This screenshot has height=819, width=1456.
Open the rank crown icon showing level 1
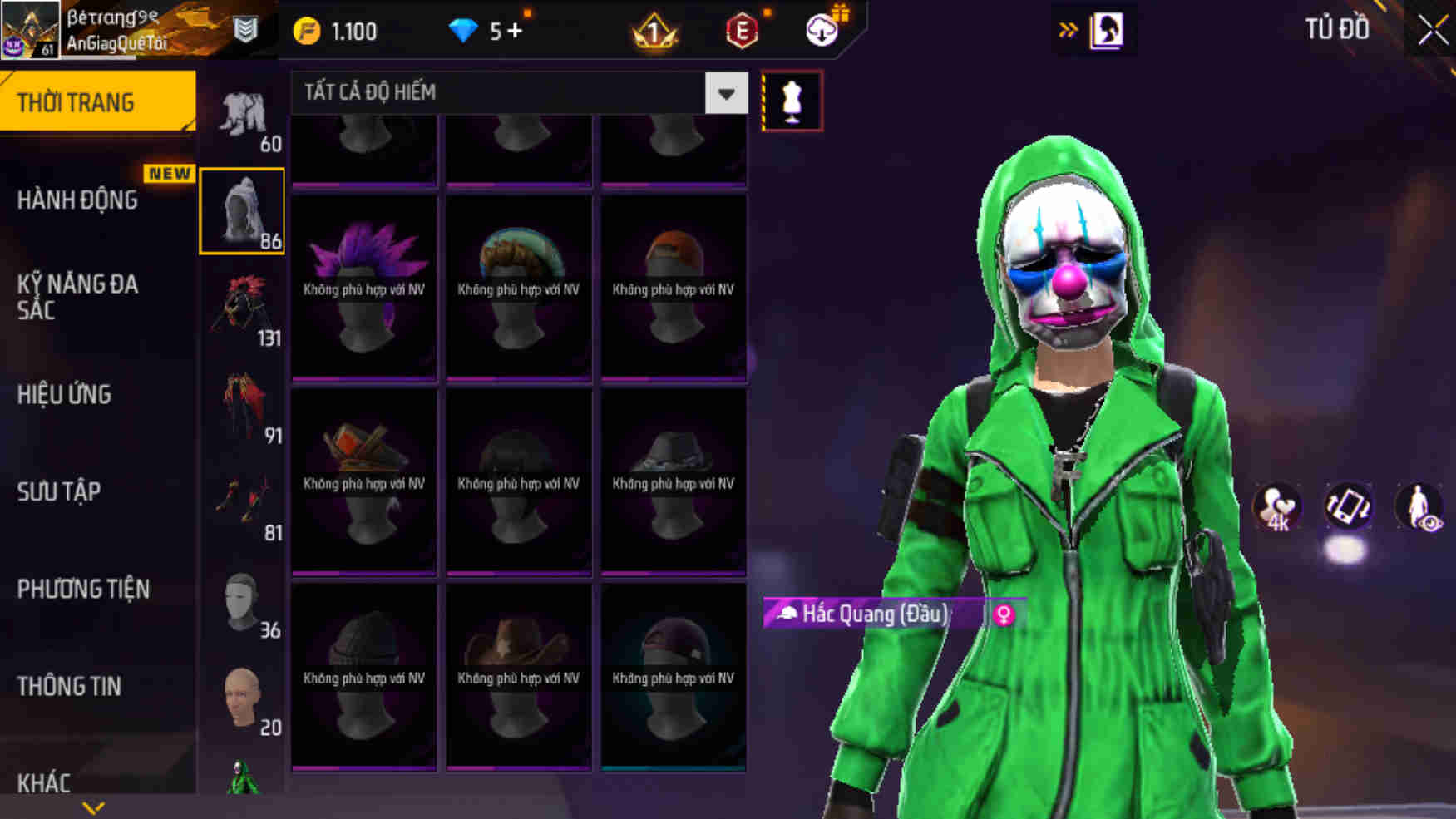tap(657, 30)
